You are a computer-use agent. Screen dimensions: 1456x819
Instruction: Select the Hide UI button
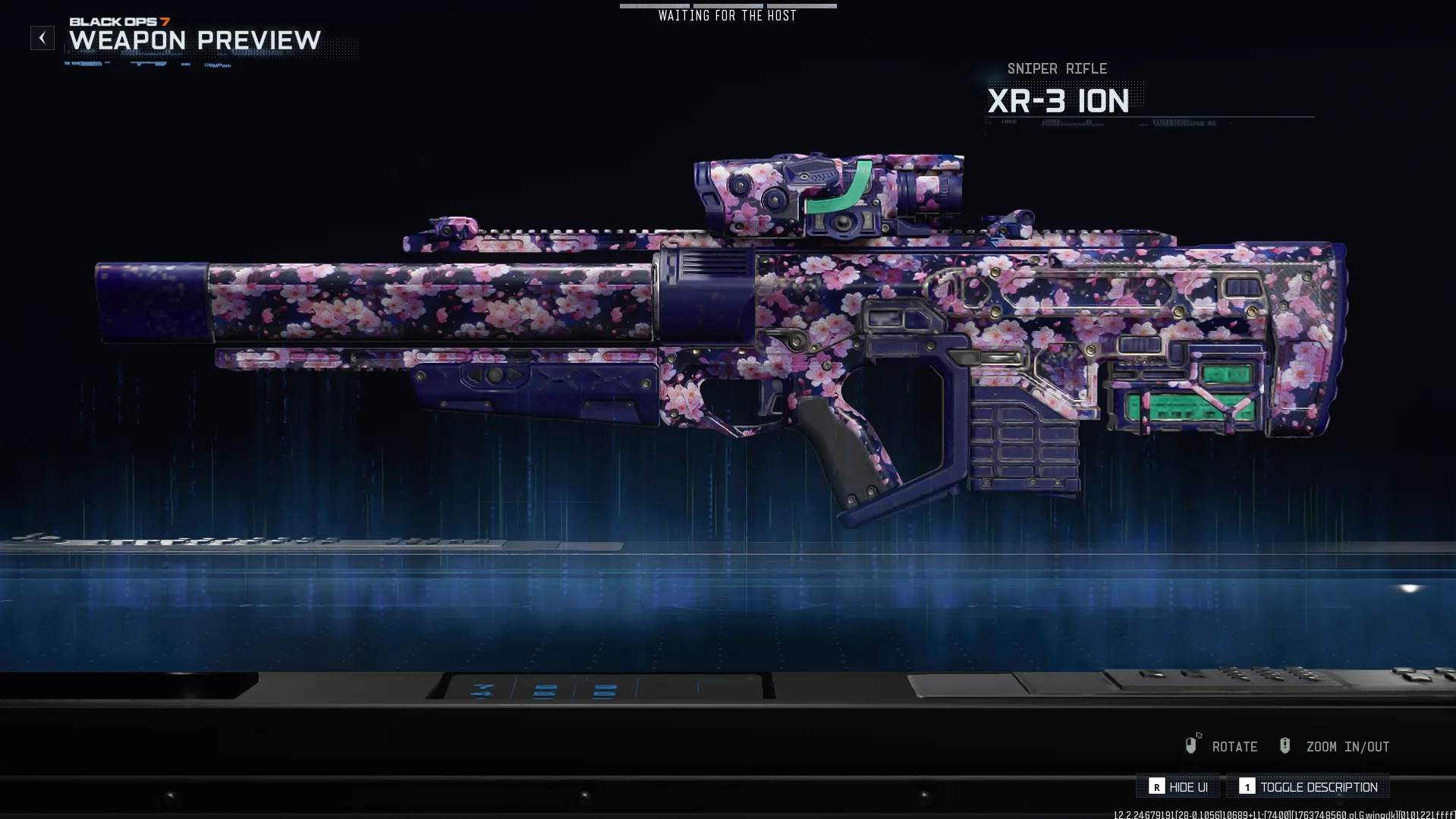[1178, 787]
